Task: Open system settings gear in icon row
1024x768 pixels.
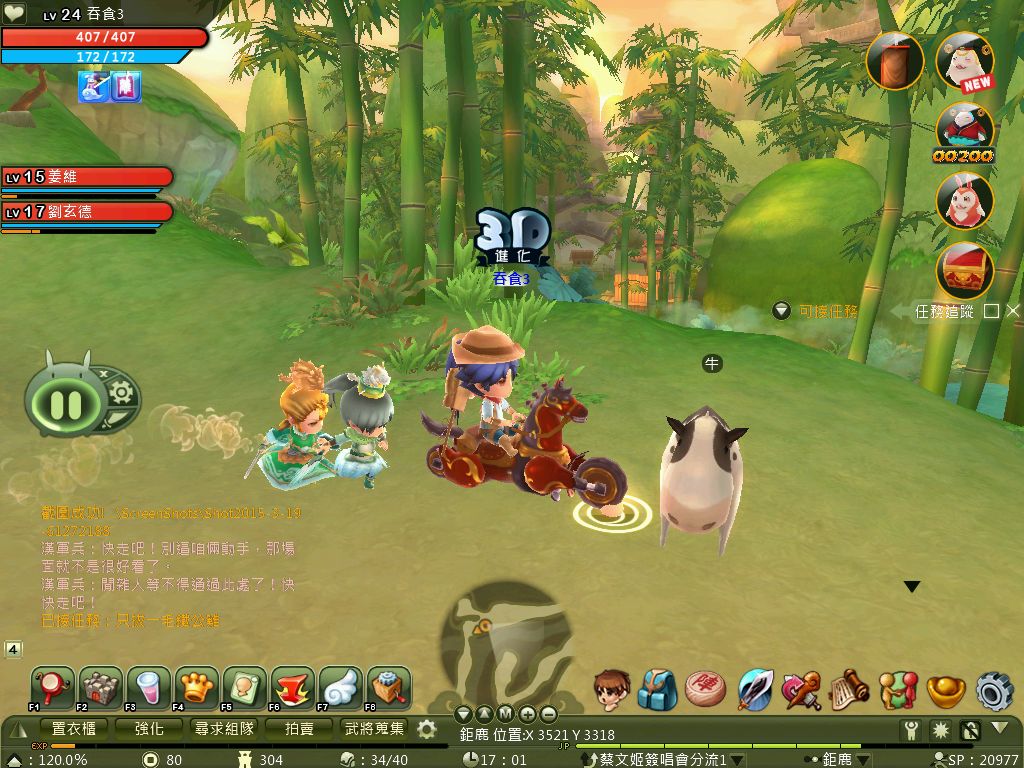Action: point(994,690)
